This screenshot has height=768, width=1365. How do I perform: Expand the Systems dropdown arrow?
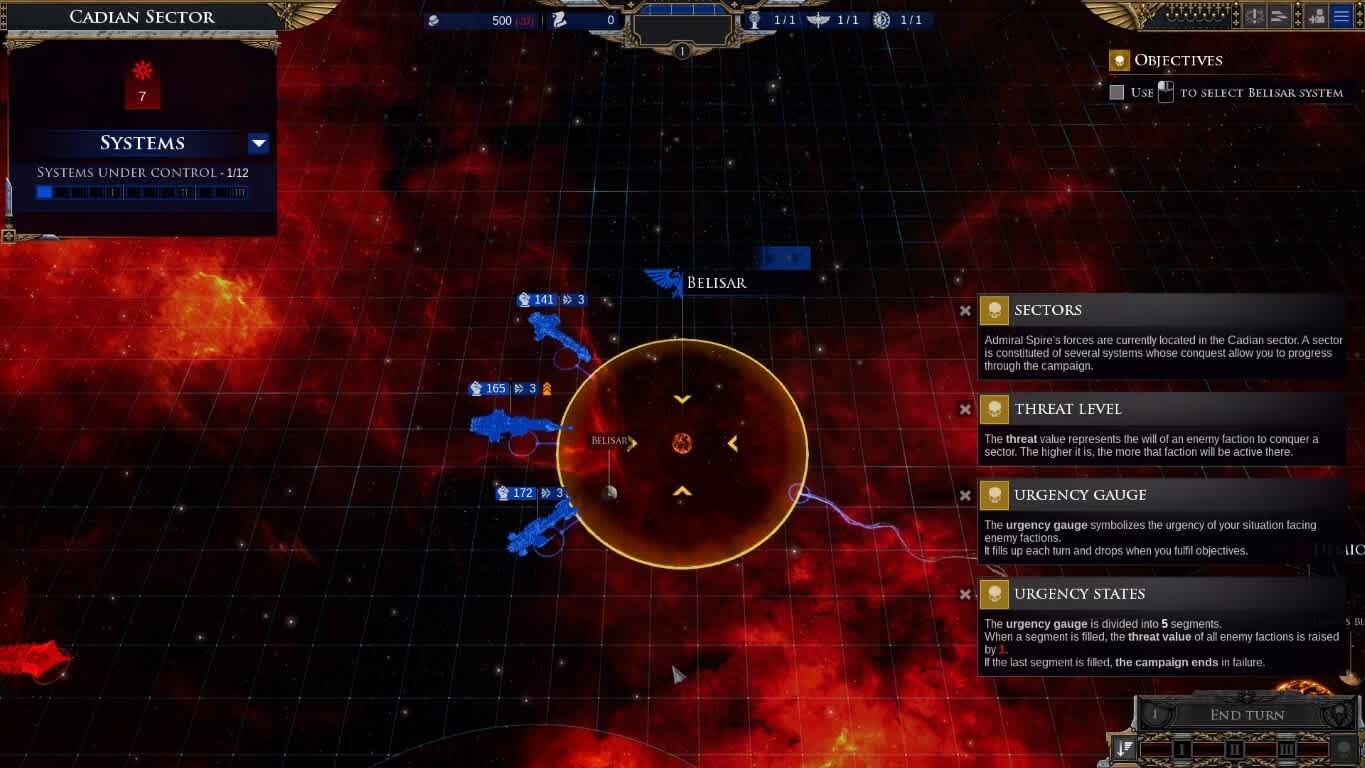pos(258,143)
